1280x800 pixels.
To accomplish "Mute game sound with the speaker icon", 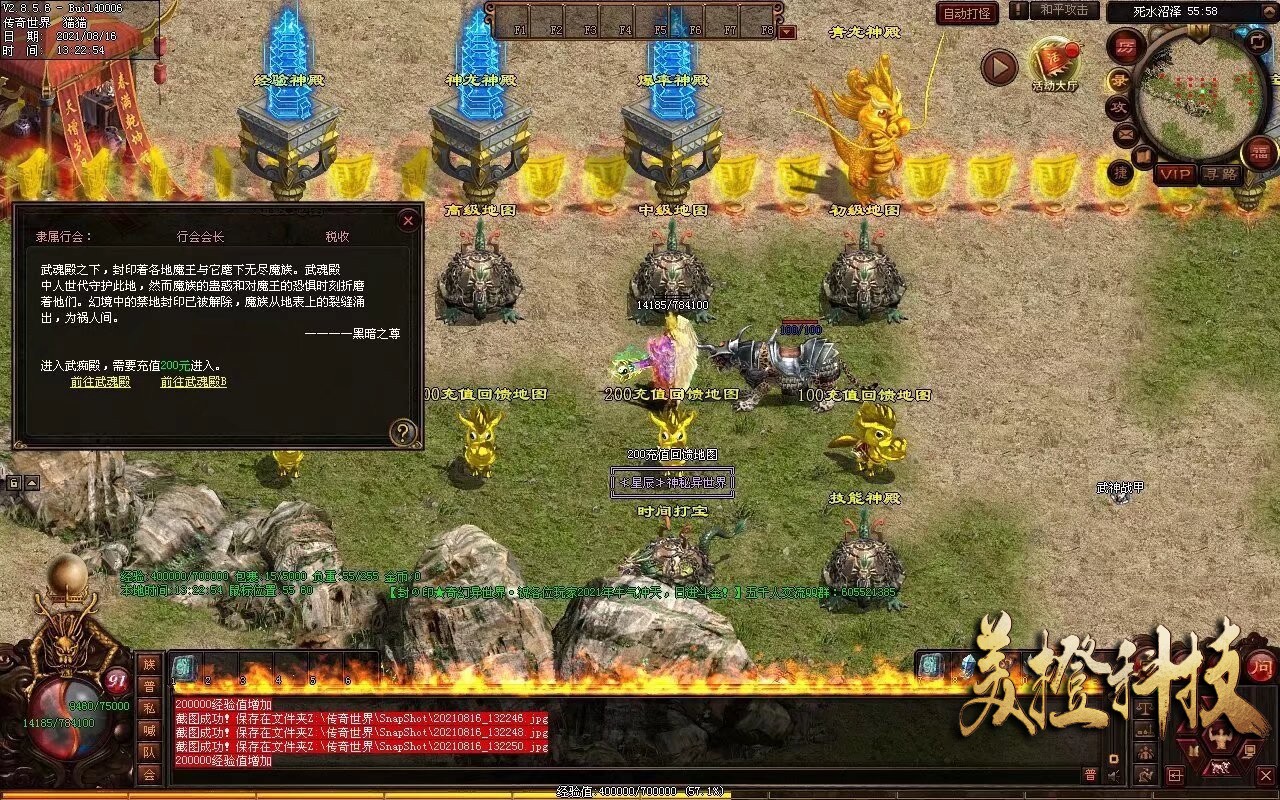I will [1113, 776].
